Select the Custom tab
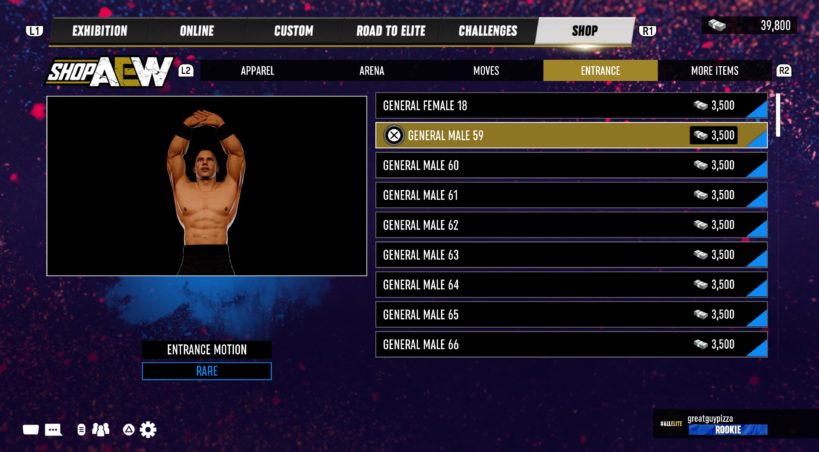The width and height of the screenshot is (819, 452). [x=293, y=31]
